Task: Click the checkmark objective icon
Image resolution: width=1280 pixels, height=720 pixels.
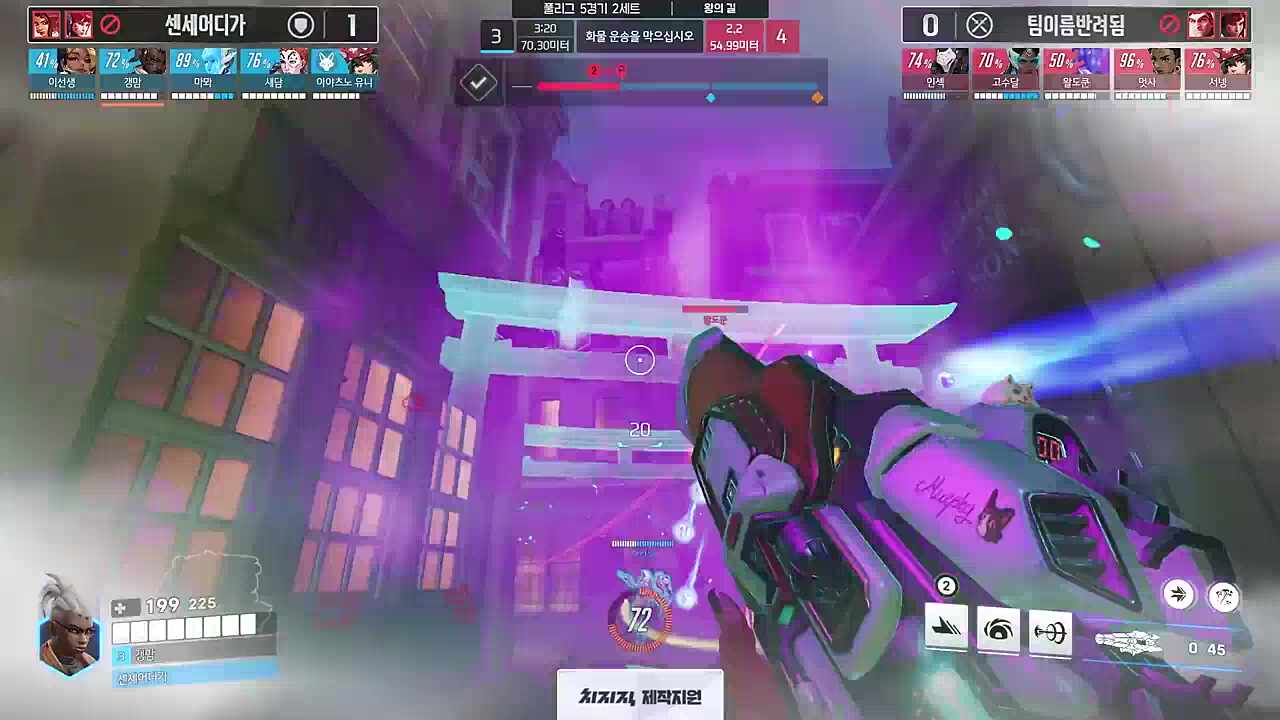Action: [479, 83]
